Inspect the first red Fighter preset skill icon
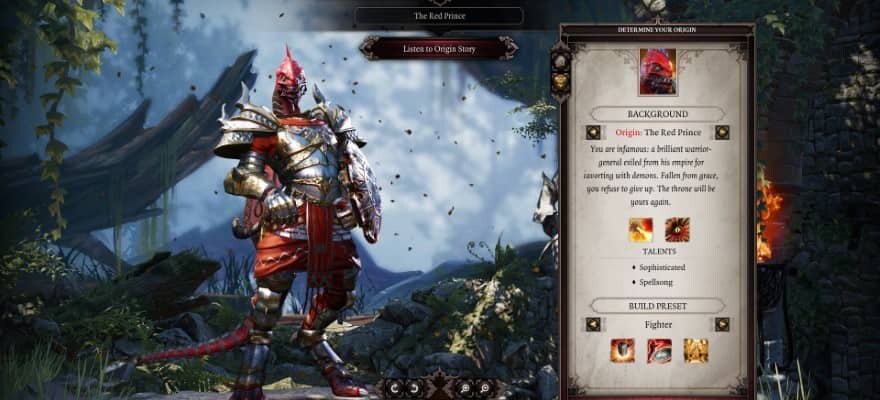The height and width of the screenshot is (400, 880). tap(622, 350)
